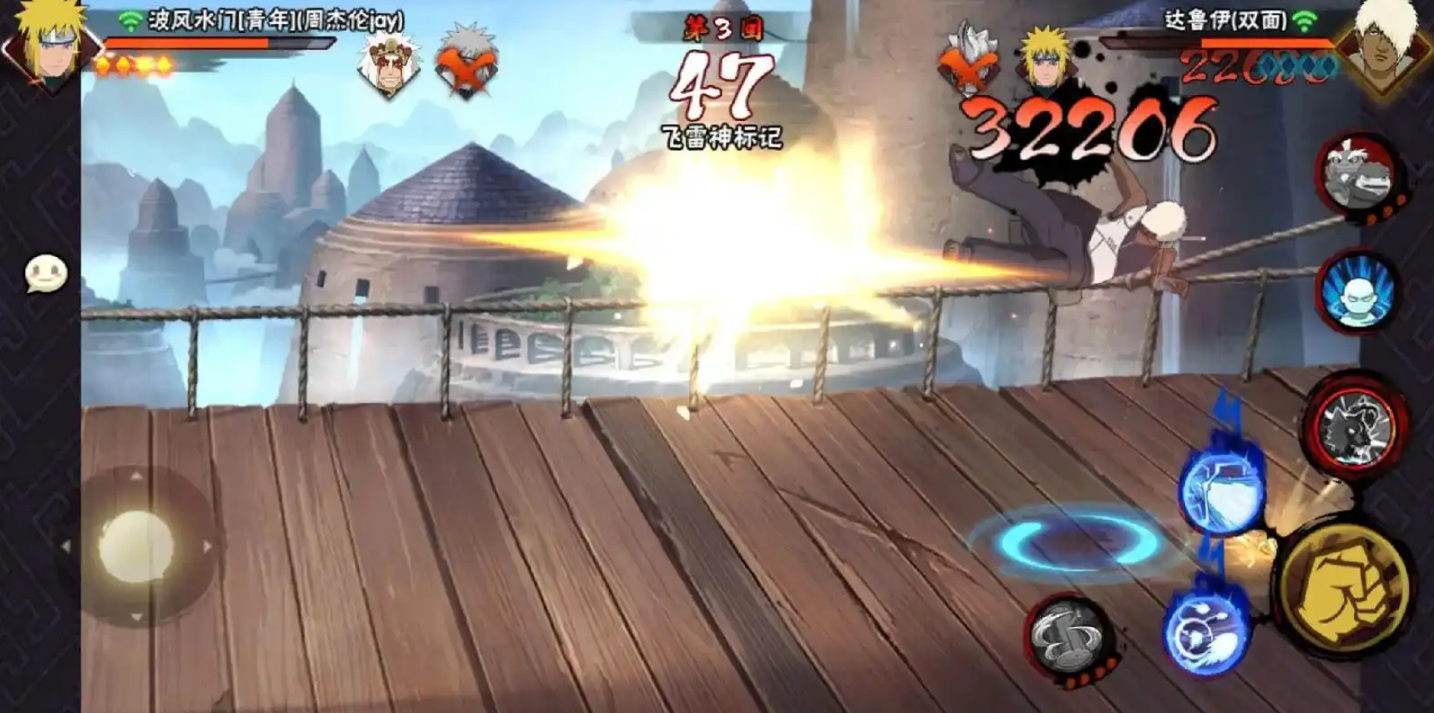This screenshot has height=713, width=1434.
Task: Select the white-haired Darui opponent portrait
Action: (x=1389, y=45)
